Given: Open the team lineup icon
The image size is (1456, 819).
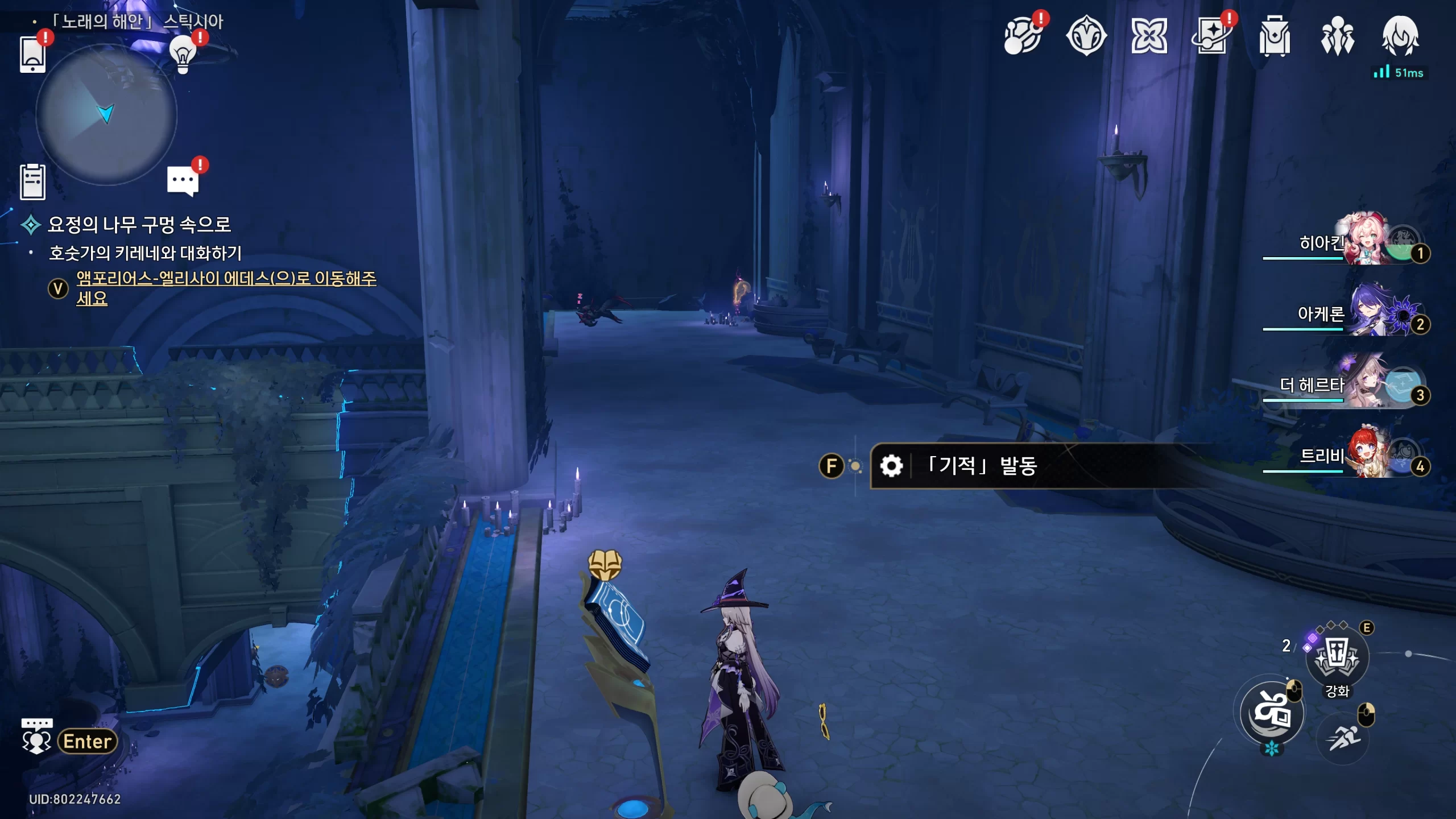Looking at the screenshot, I should point(1337,36).
